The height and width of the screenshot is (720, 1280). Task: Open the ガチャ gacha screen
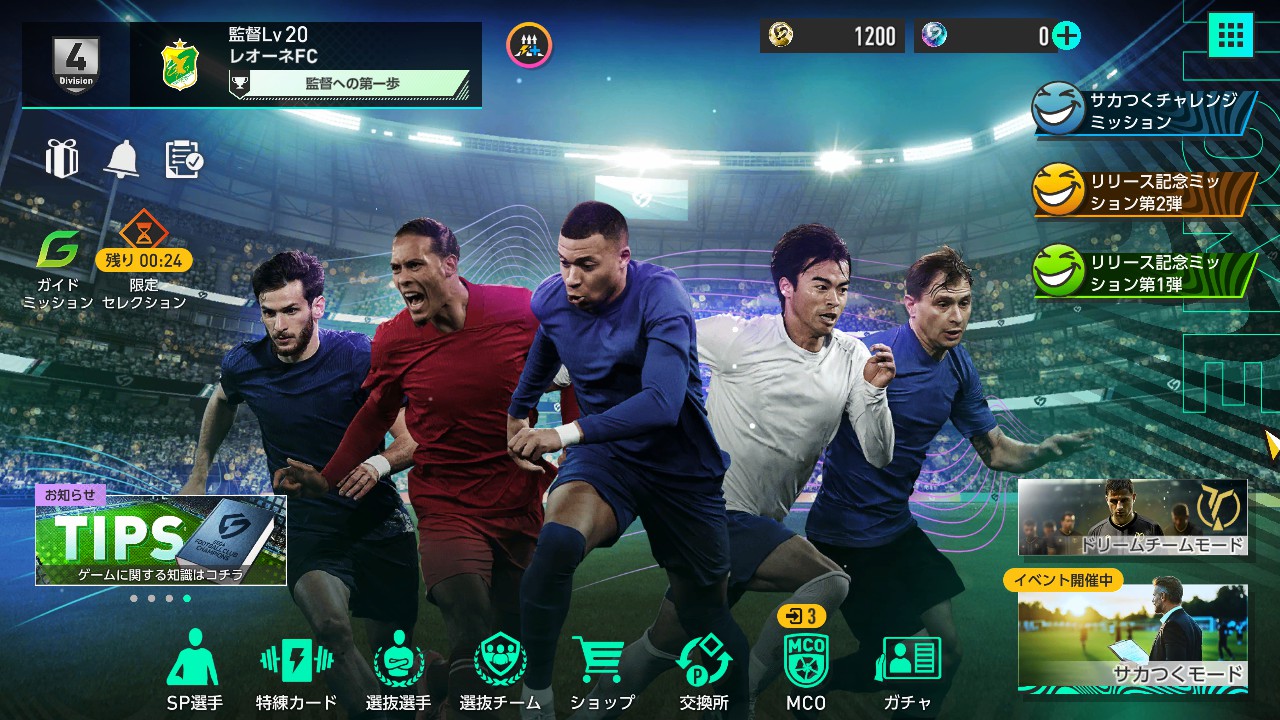[908, 668]
